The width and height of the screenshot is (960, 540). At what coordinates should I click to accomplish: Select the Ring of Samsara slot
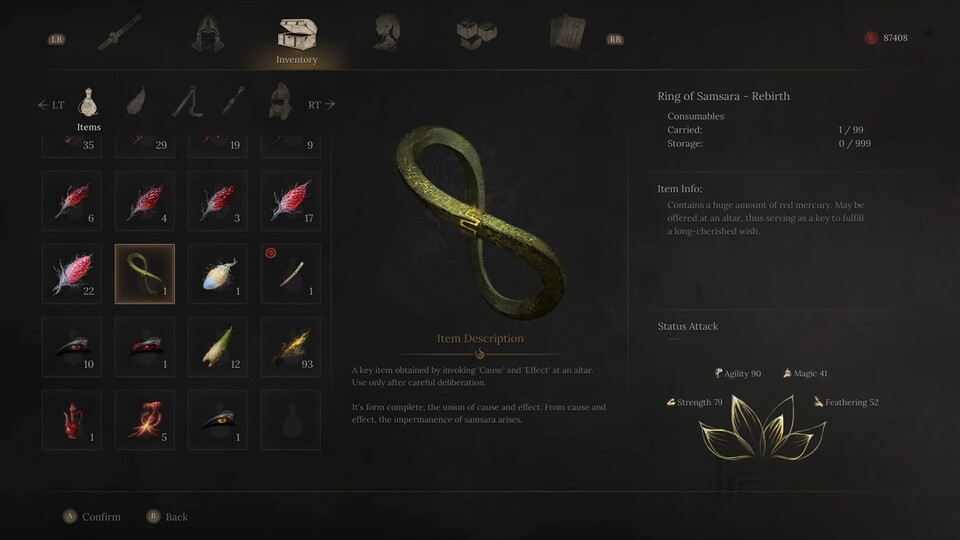coord(145,273)
